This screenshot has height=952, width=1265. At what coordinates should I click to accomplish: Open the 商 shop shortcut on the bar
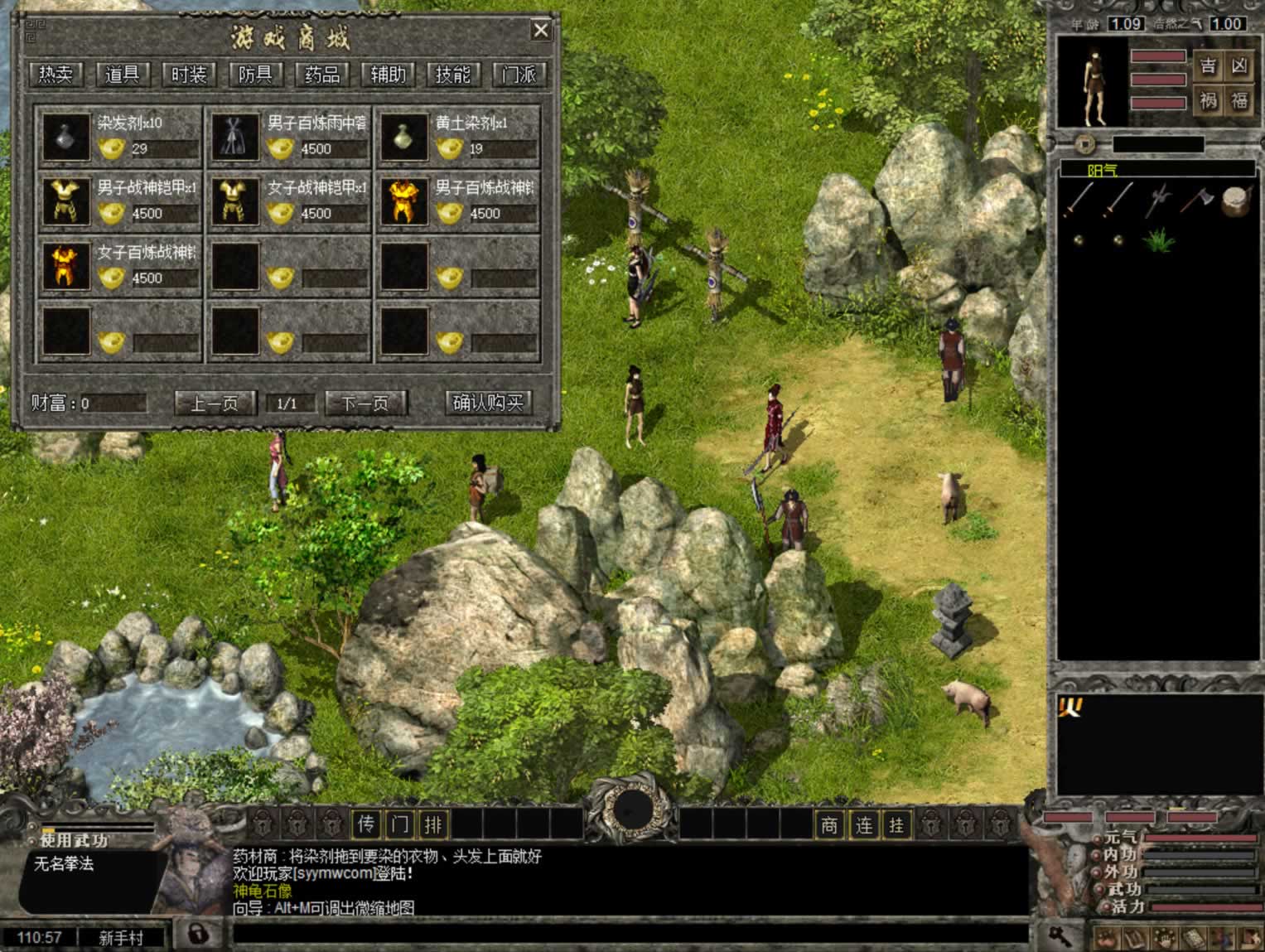click(830, 824)
